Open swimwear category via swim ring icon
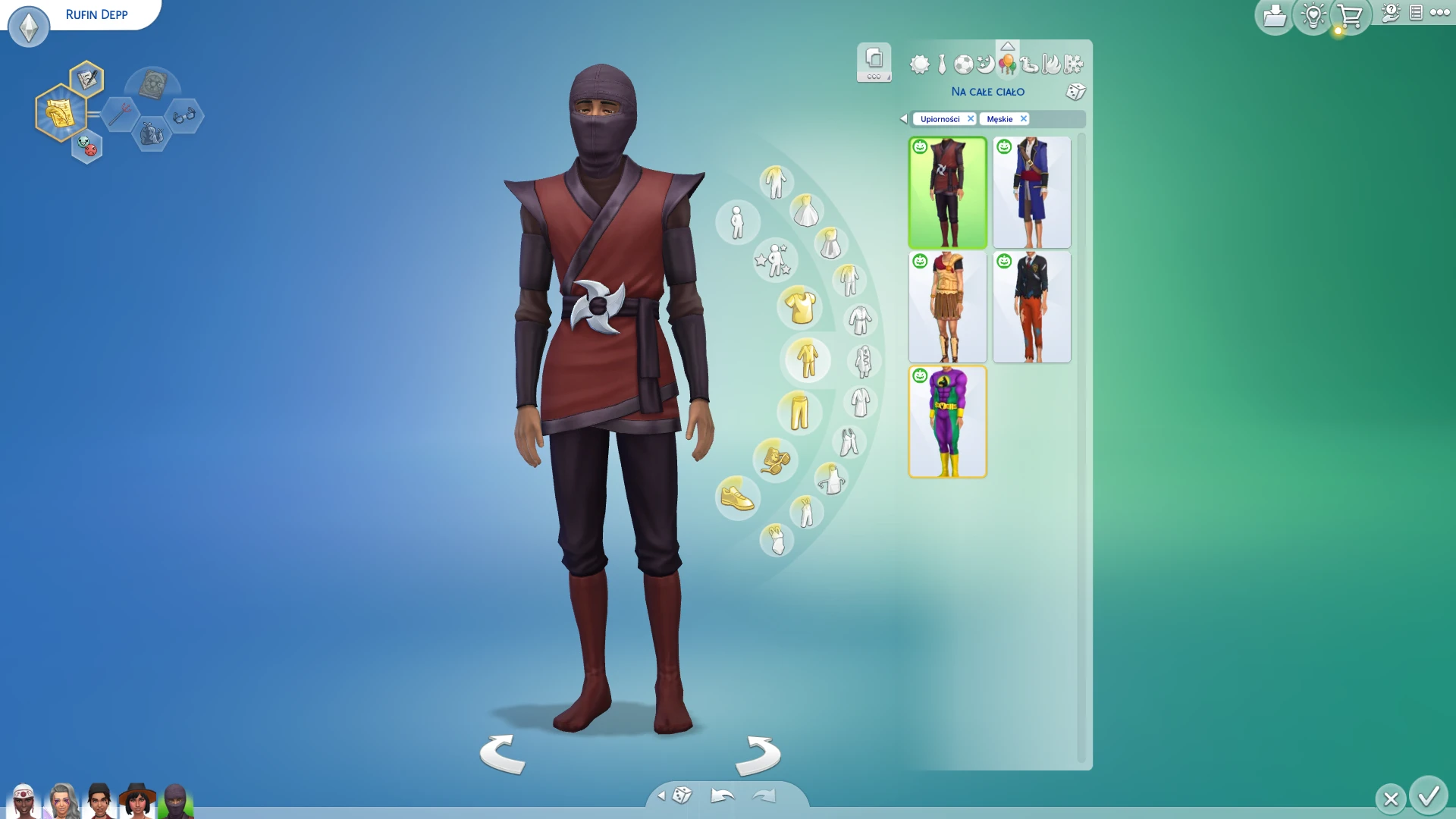Viewport: 1456px width, 819px height. point(1028,64)
